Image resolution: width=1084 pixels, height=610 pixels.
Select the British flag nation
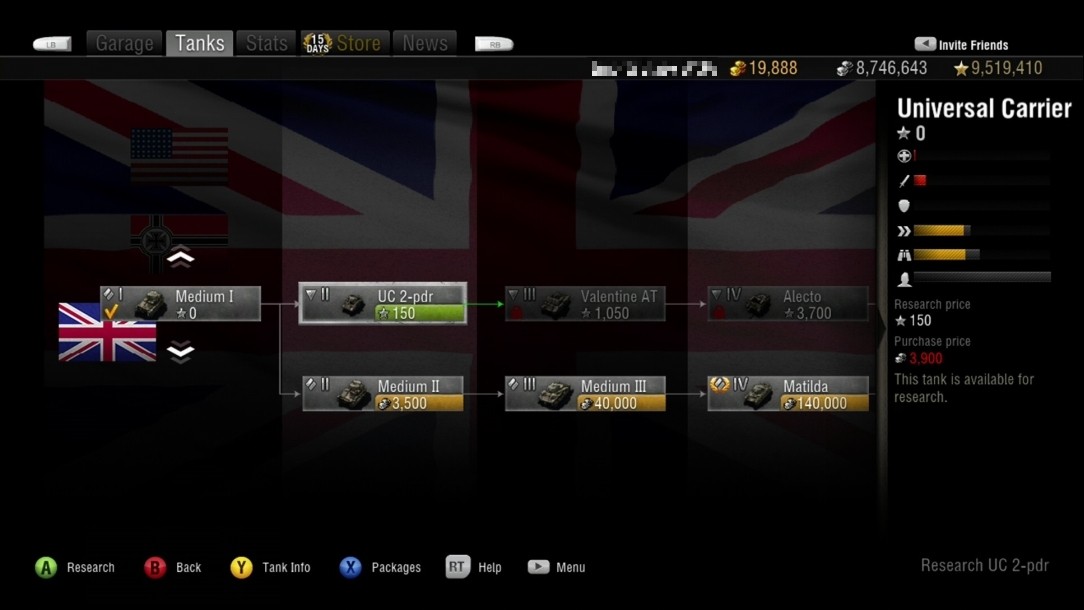coord(107,332)
